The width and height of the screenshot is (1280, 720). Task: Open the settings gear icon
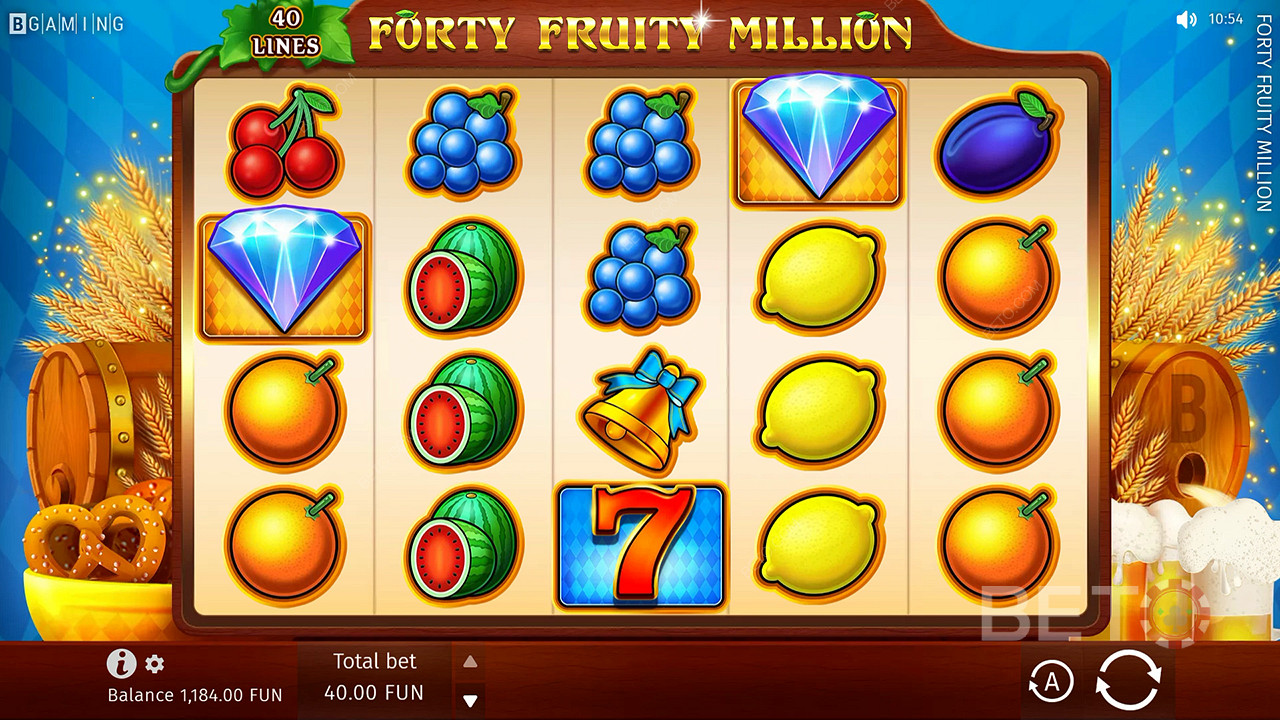(x=155, y=664)
